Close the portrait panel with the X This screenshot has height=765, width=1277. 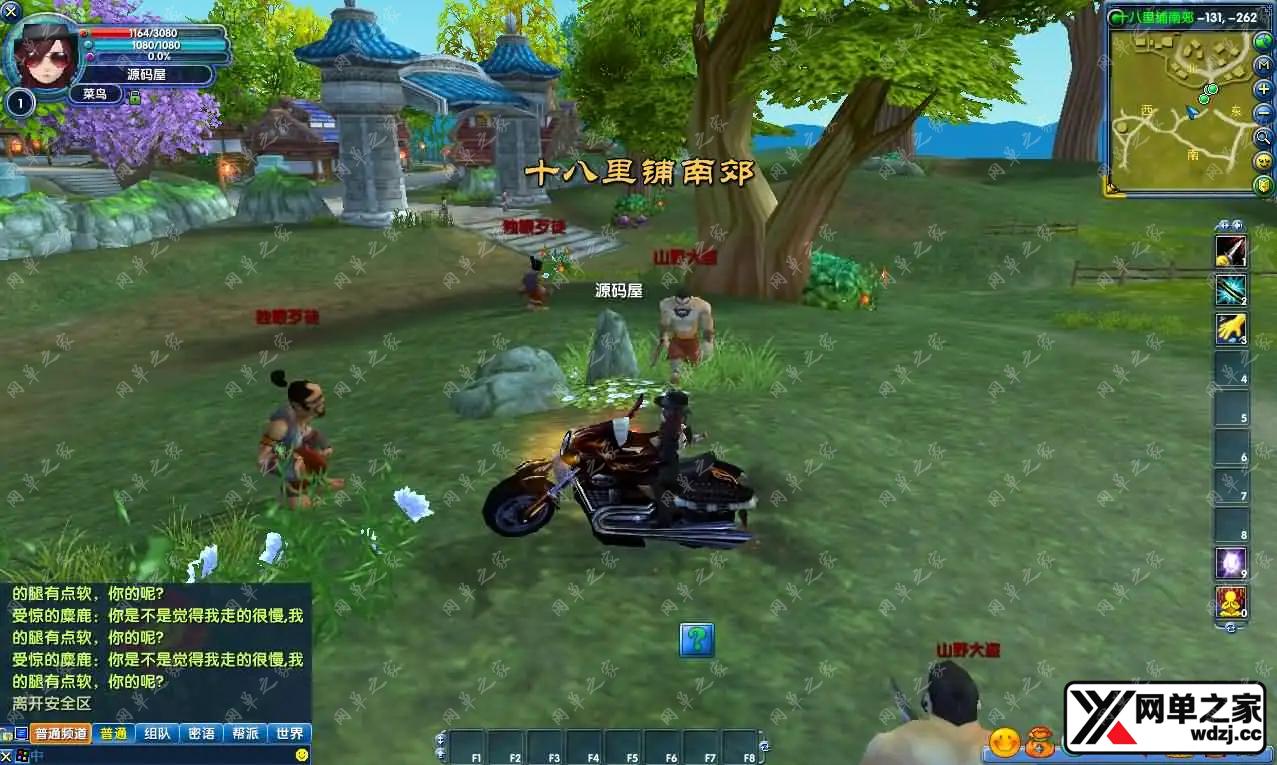(x=11, y=10)
